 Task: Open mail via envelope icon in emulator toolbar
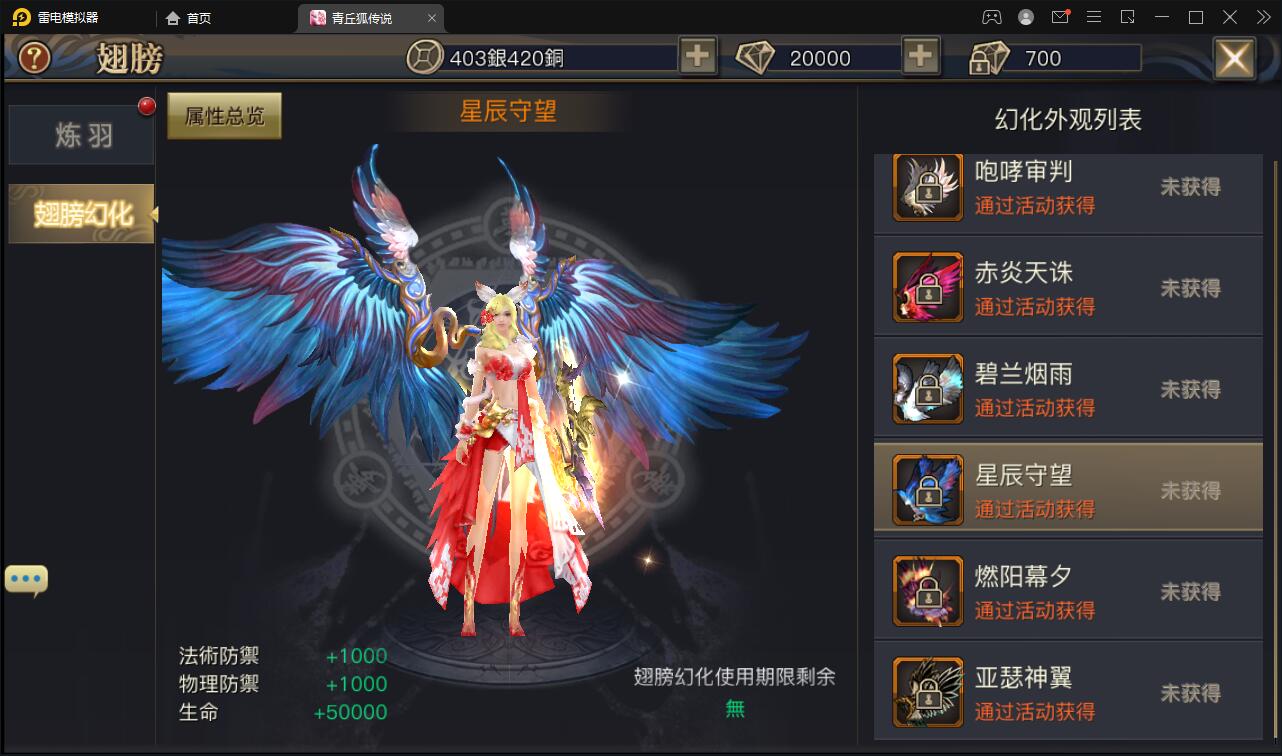(1060, 16)
